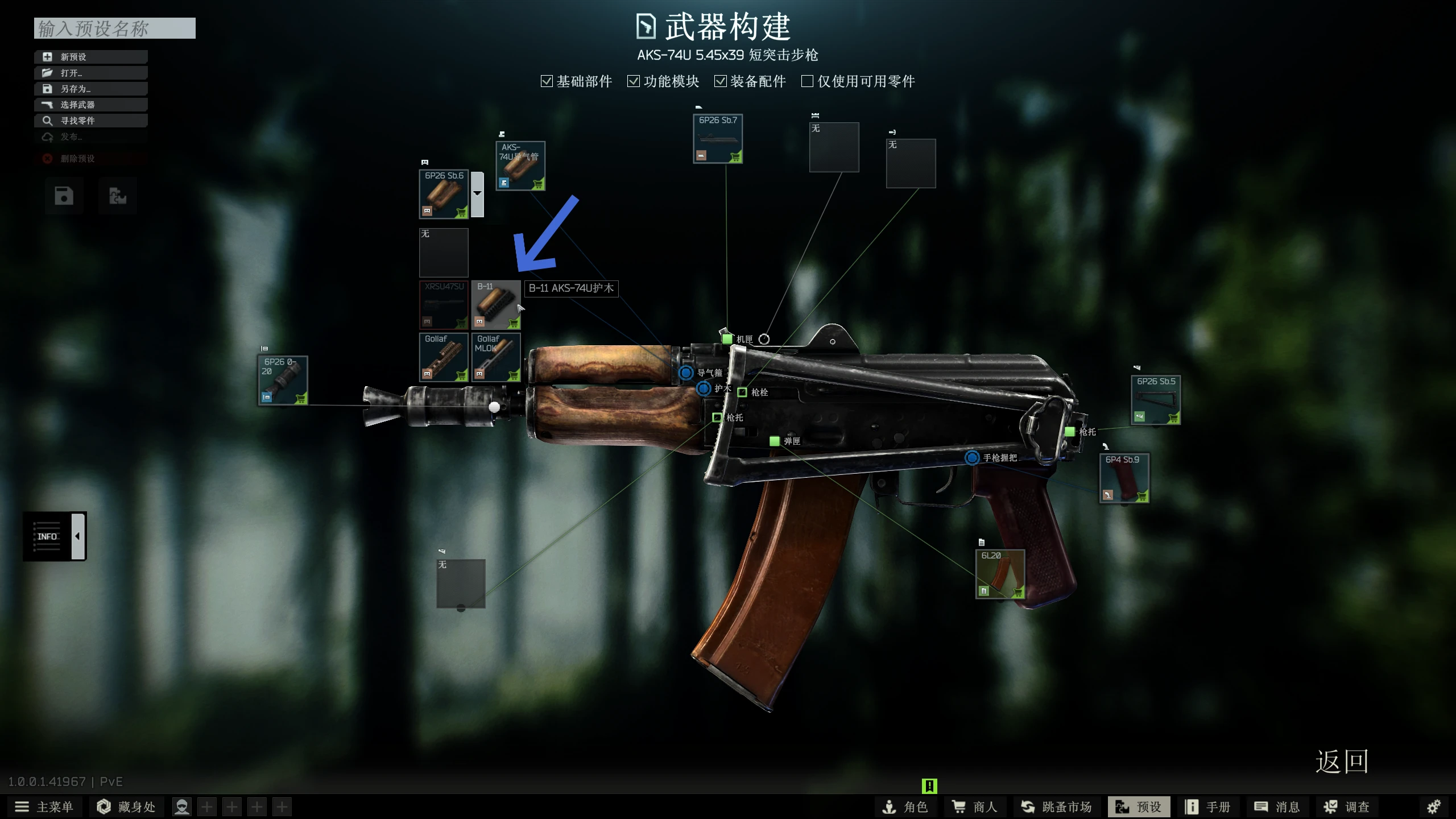1456x819 pixels.
Task: Expand the INFO side panel
Action: tap(78, 536)
